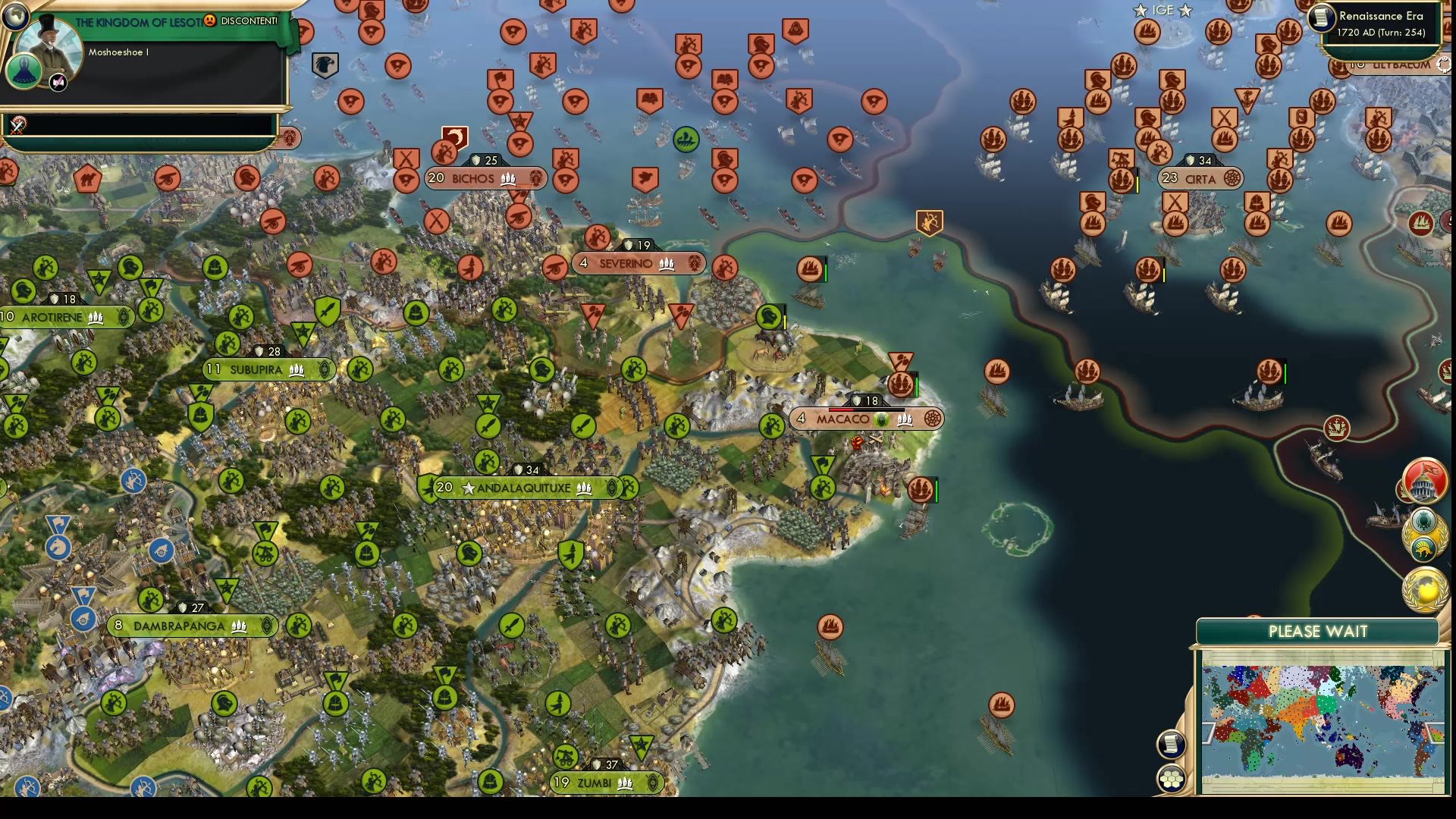The height and width of the screenshot is (819, 1456).
Task: Click the puppet icon beside Cirta's banner
Action: coord(1232,179)
